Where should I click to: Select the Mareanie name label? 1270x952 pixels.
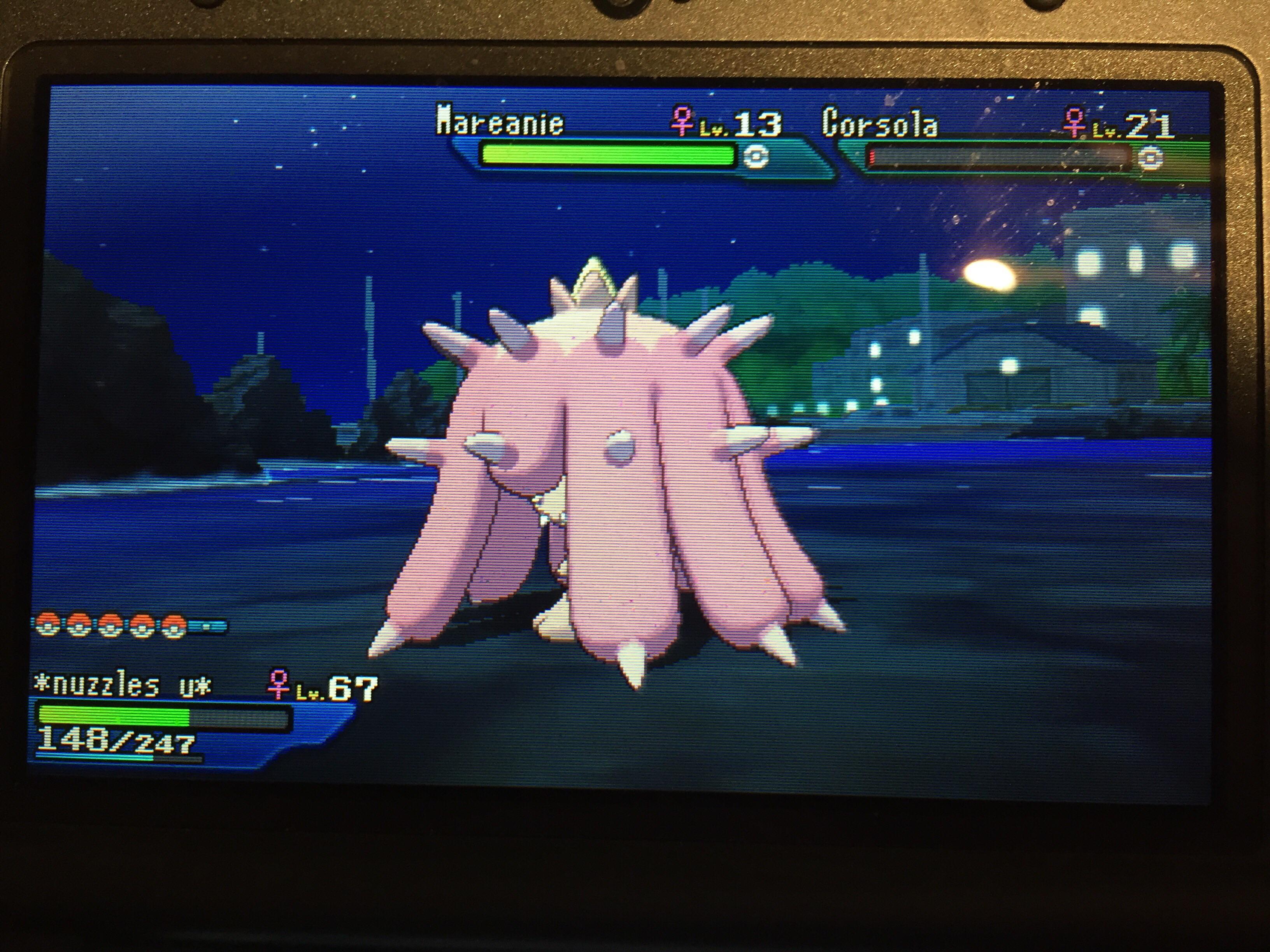(x=500, y=122)
